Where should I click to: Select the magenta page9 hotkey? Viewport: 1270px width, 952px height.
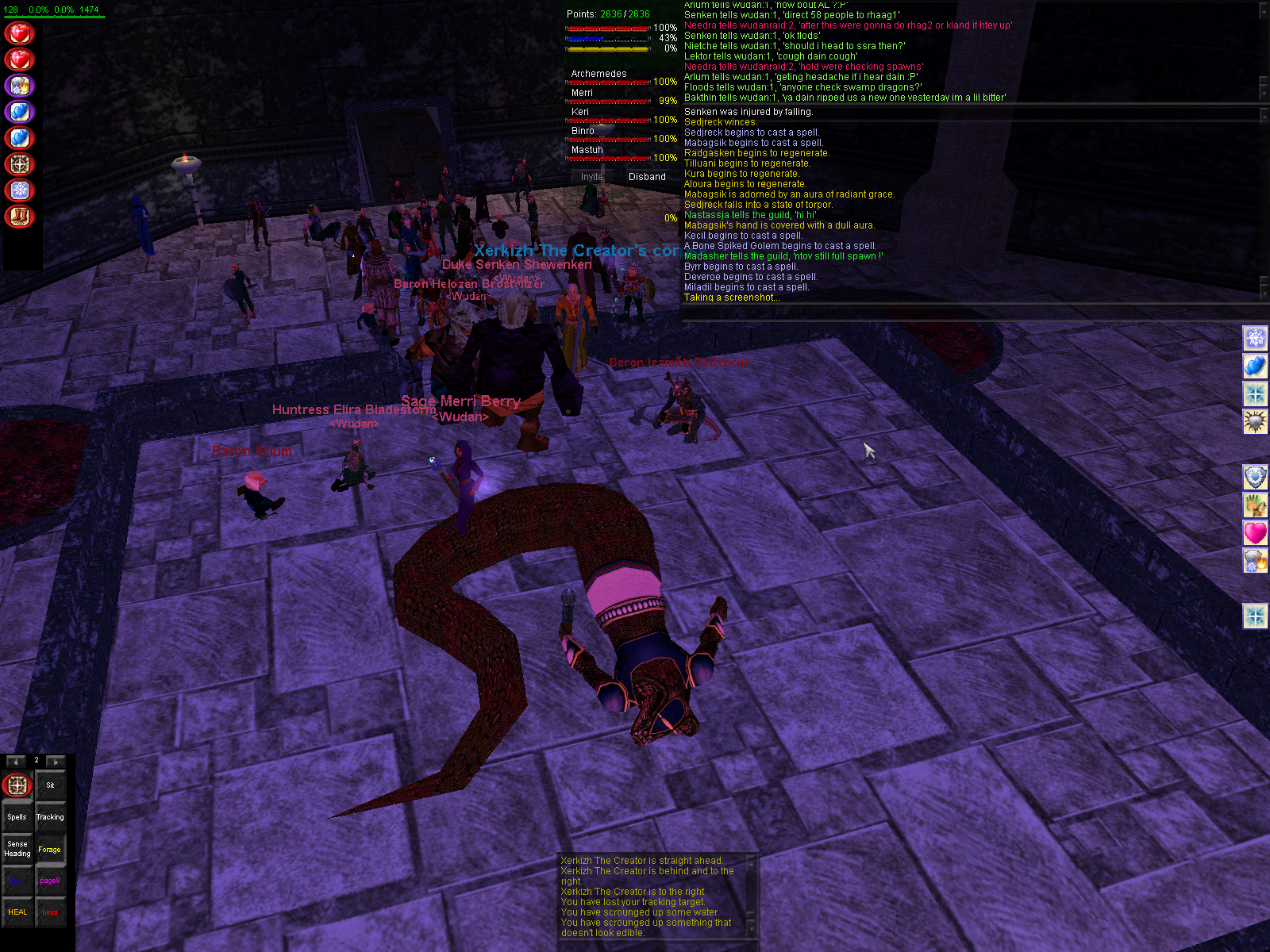[x=50, y=881]
